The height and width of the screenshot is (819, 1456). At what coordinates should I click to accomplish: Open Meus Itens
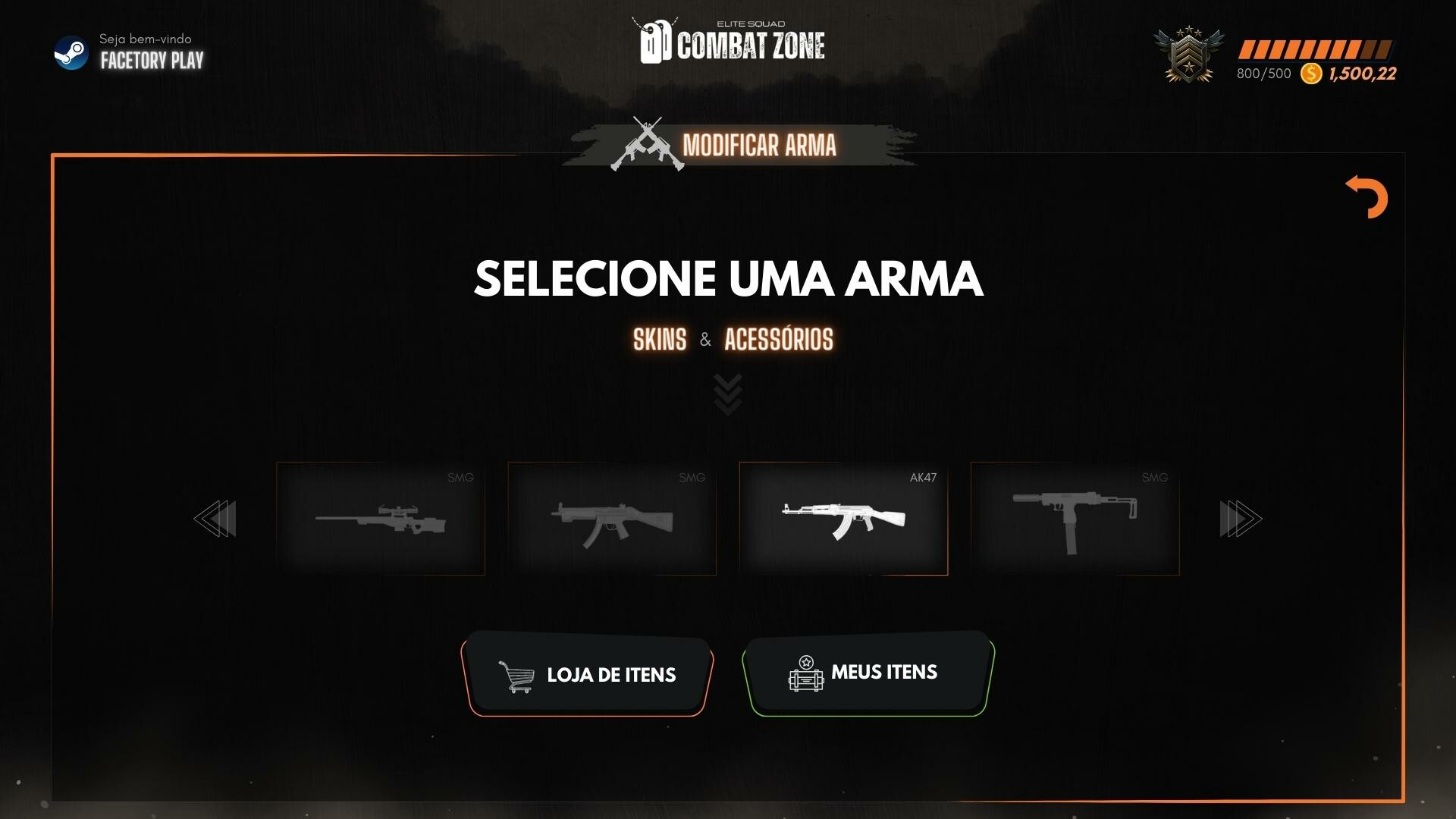pos(868,672)
